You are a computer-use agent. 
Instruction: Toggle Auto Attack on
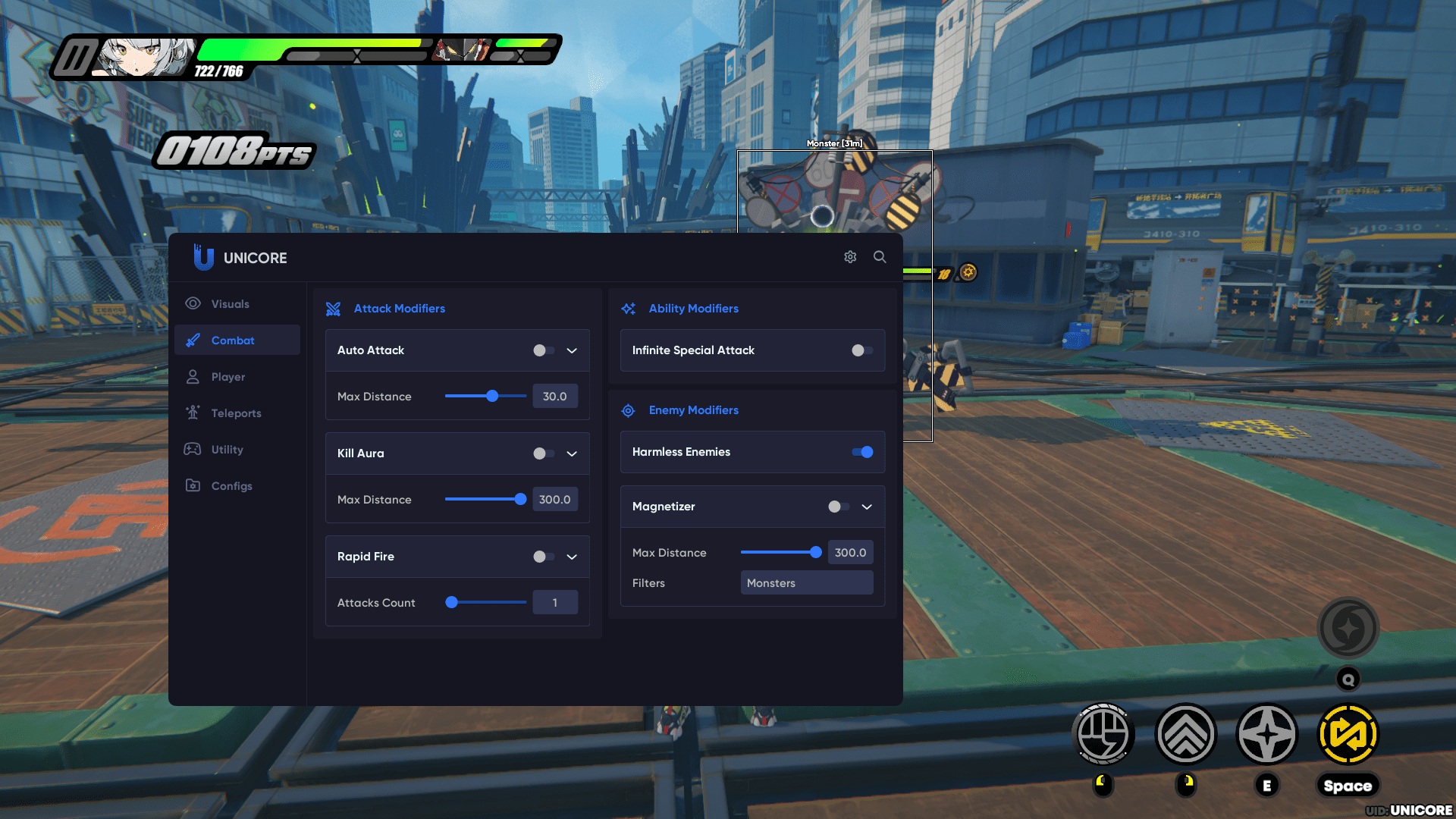point(543,350)
